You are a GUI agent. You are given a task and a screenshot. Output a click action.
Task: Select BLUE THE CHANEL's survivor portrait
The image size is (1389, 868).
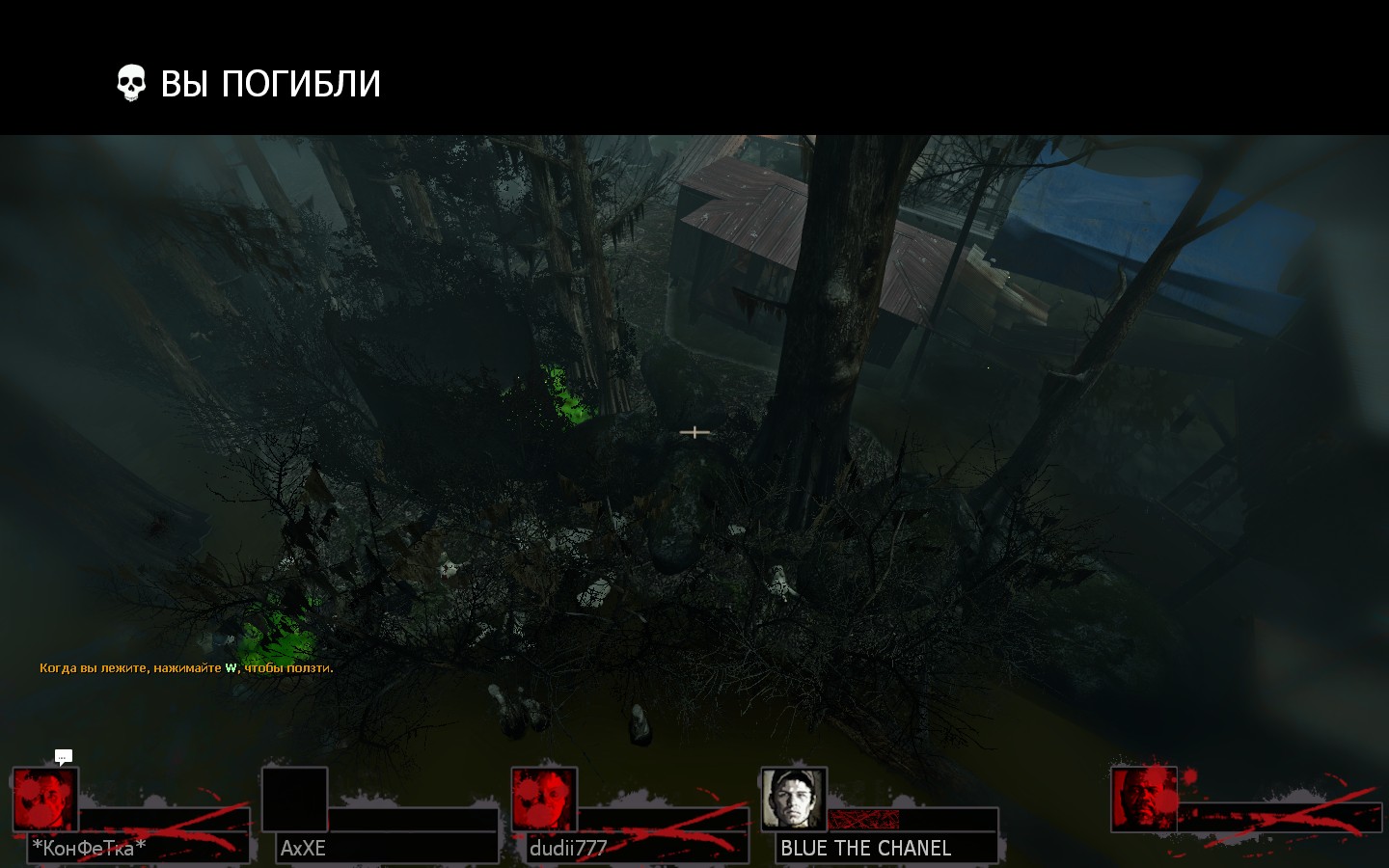point(793,799)
